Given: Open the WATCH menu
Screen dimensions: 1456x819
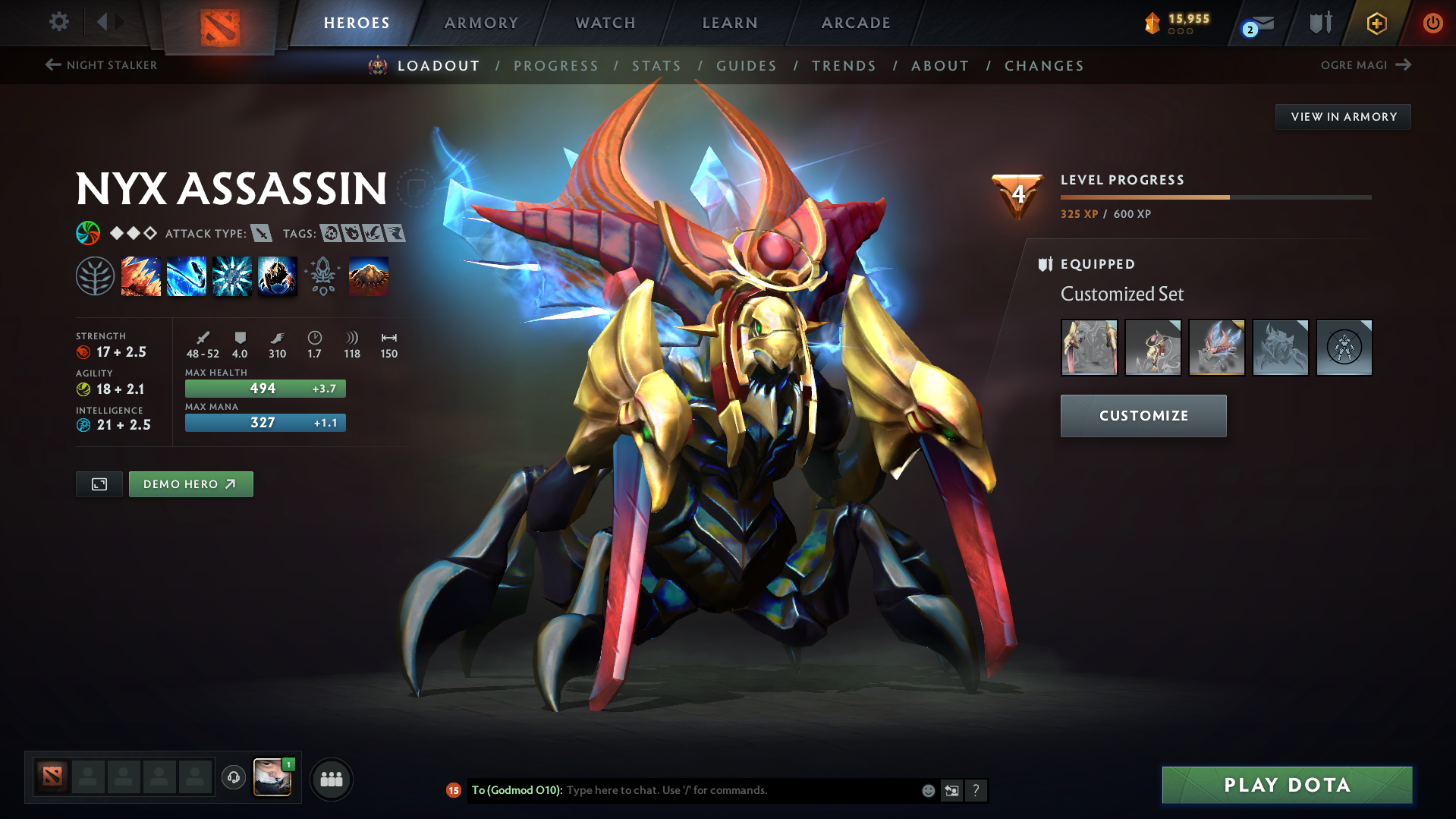Looking at the screenshot, I should [x=605, y=23].
